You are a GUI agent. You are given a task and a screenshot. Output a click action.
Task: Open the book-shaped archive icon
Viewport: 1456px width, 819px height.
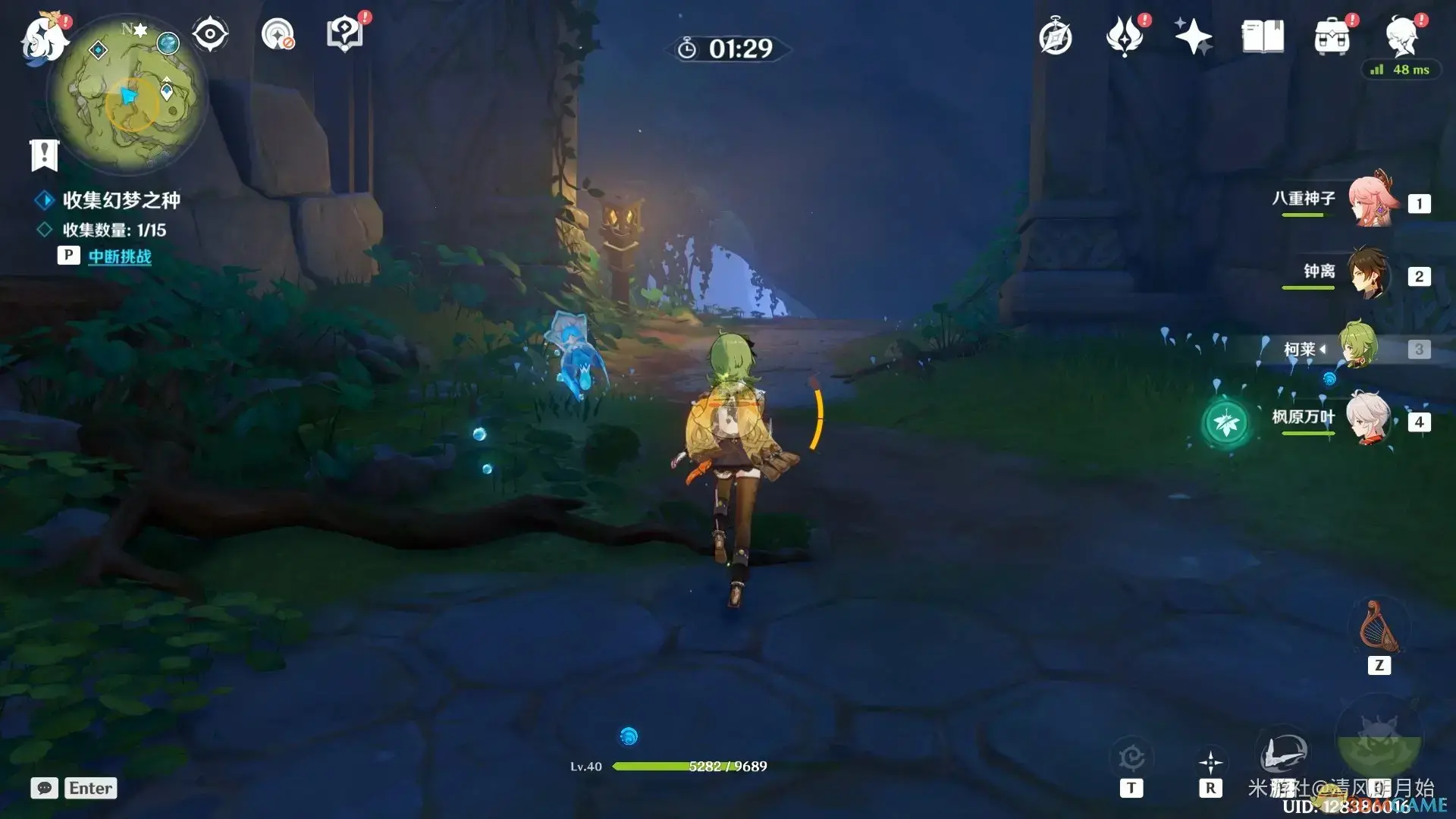tap(1263, 36)
